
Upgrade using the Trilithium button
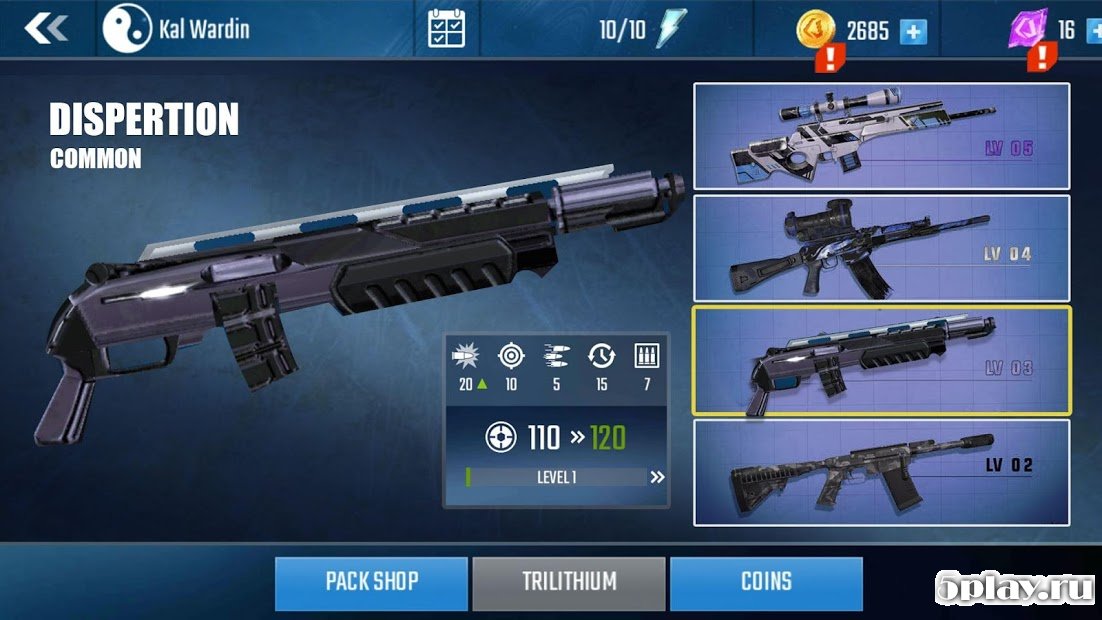568,583
